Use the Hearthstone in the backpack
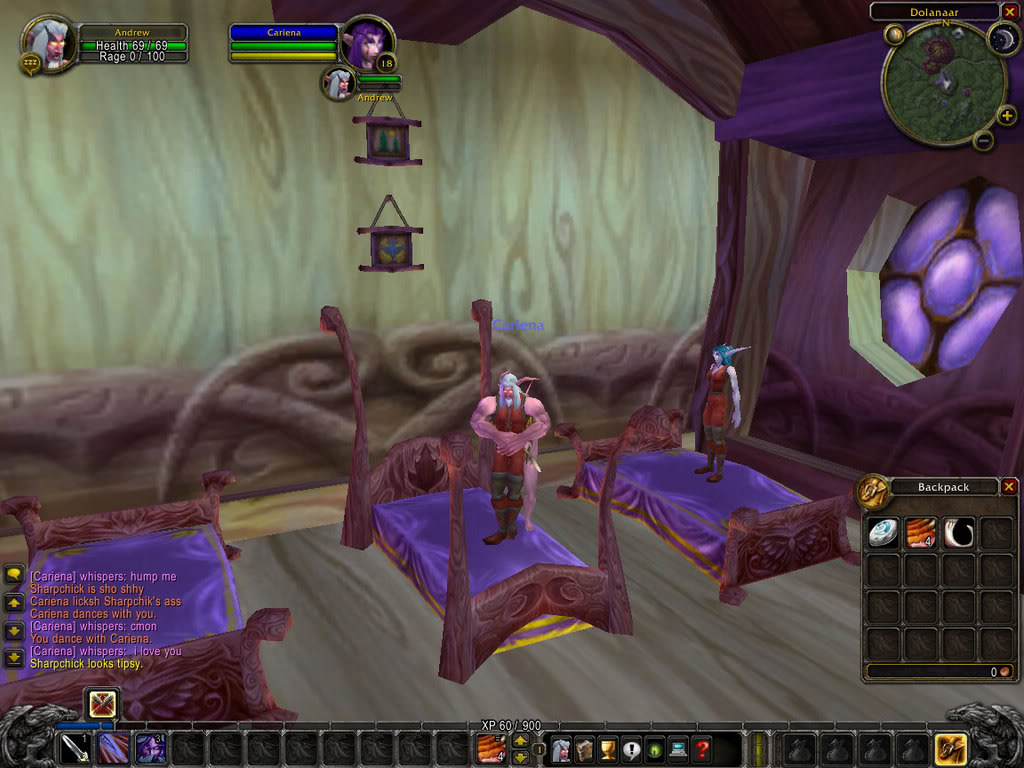The image size is (1024, 768). [881, 532]
